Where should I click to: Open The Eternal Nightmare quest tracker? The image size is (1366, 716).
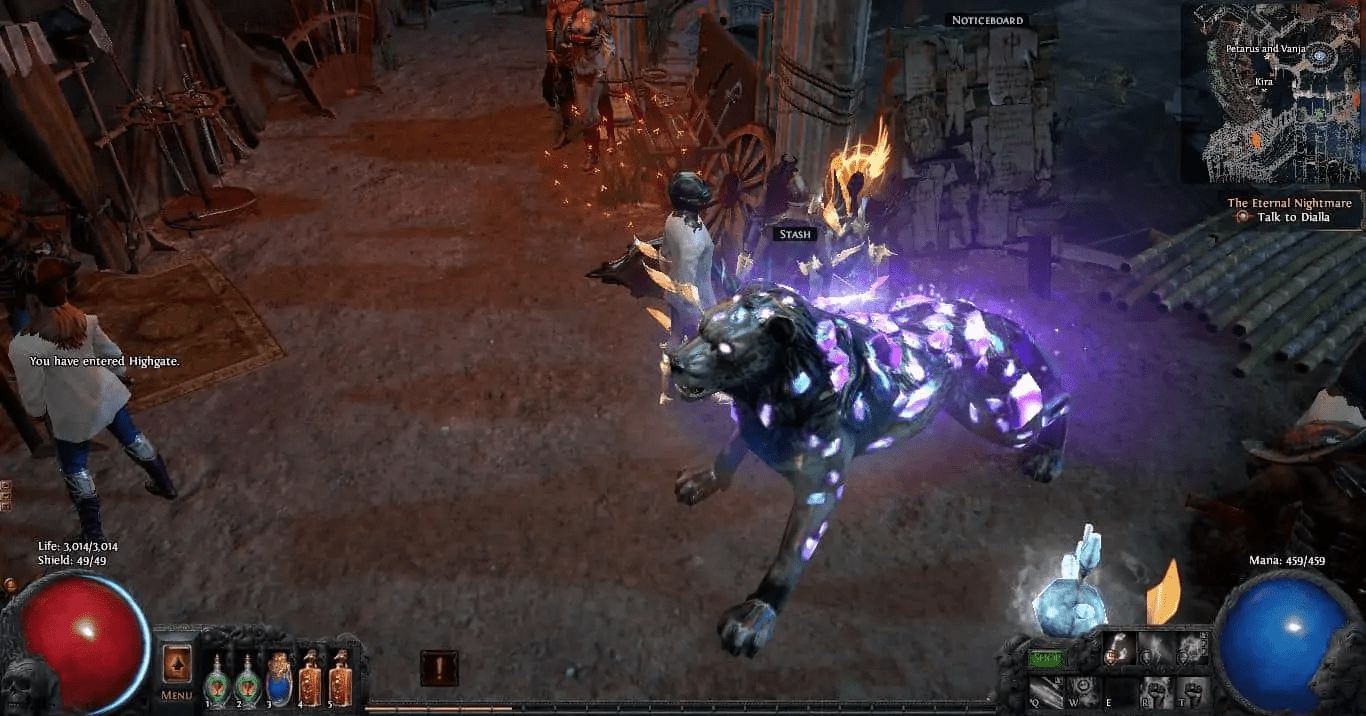point(1289,203)
